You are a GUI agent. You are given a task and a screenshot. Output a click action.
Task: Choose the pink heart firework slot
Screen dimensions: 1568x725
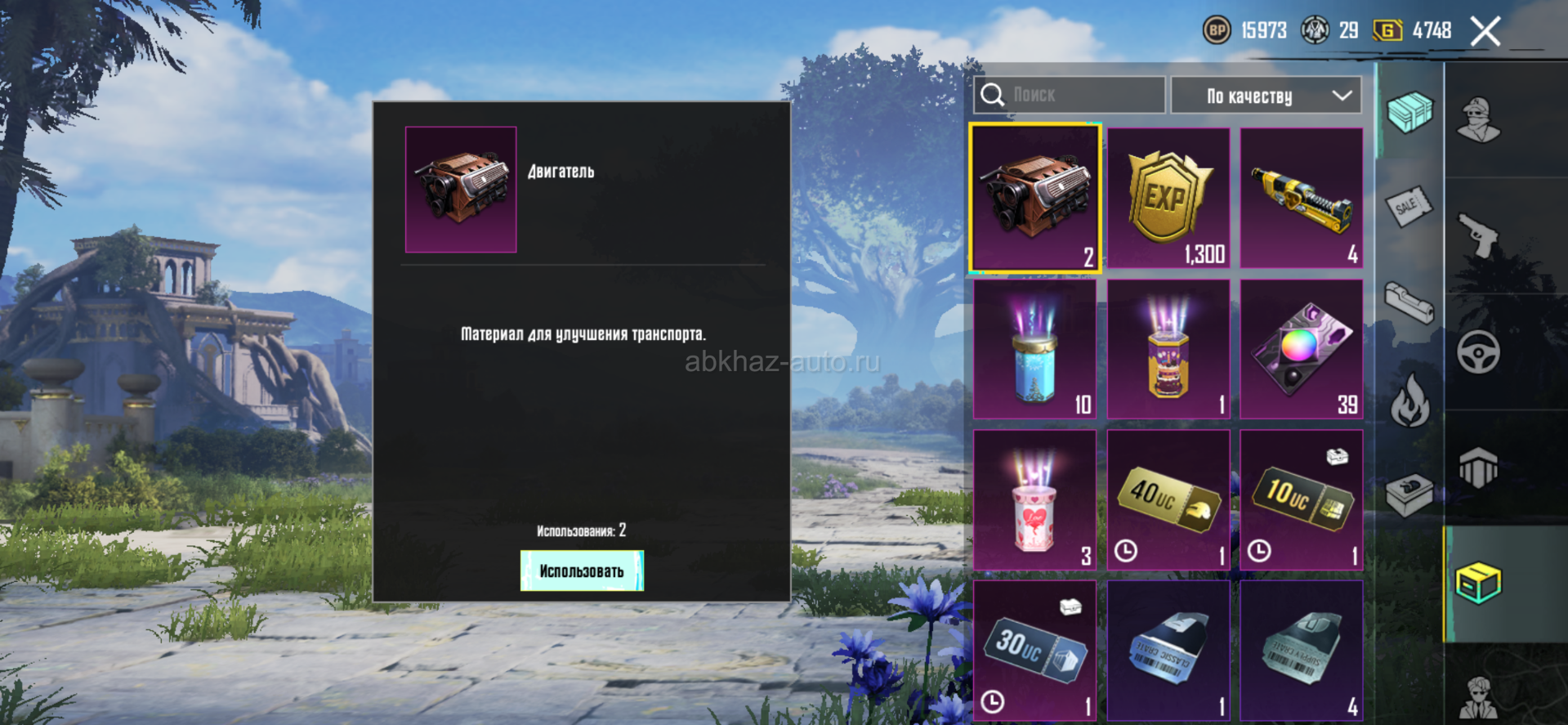(1035, 499)
